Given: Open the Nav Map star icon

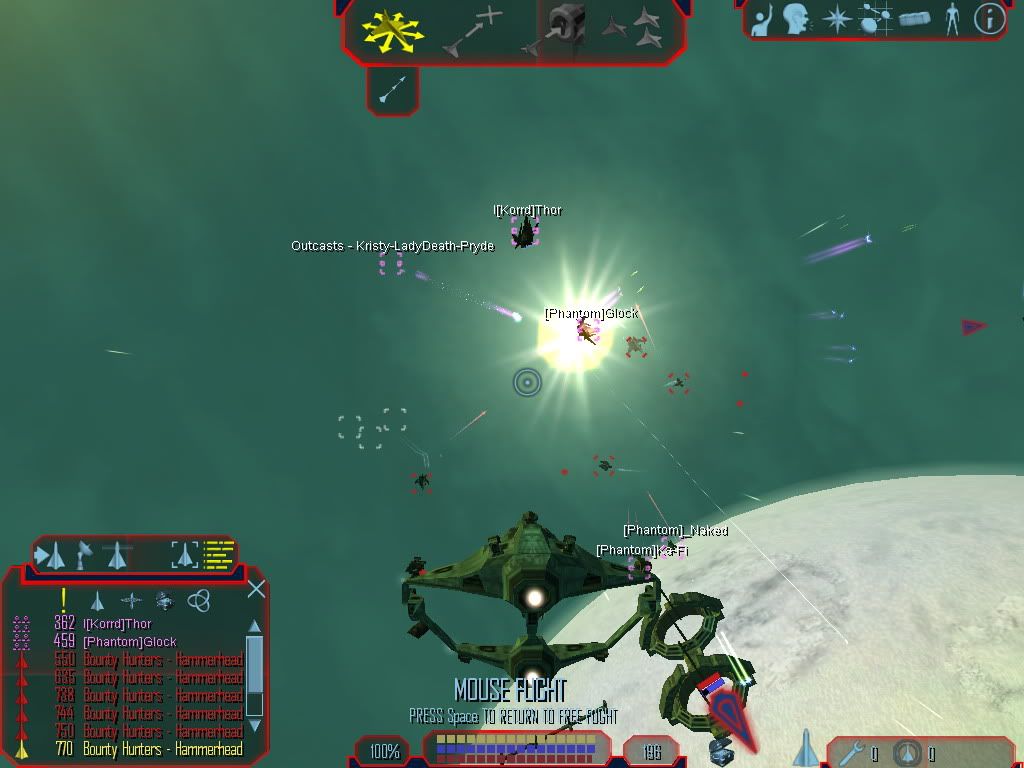Looking at the screenshot, I should 836,19.
